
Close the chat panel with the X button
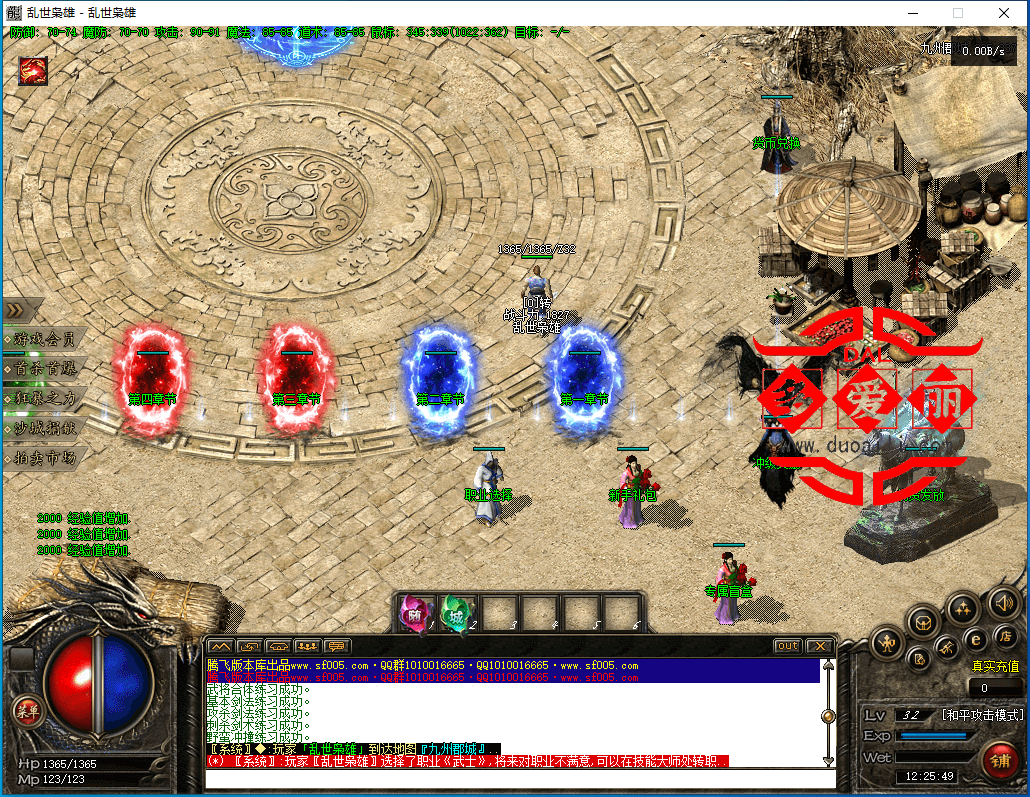click(819, 646)
